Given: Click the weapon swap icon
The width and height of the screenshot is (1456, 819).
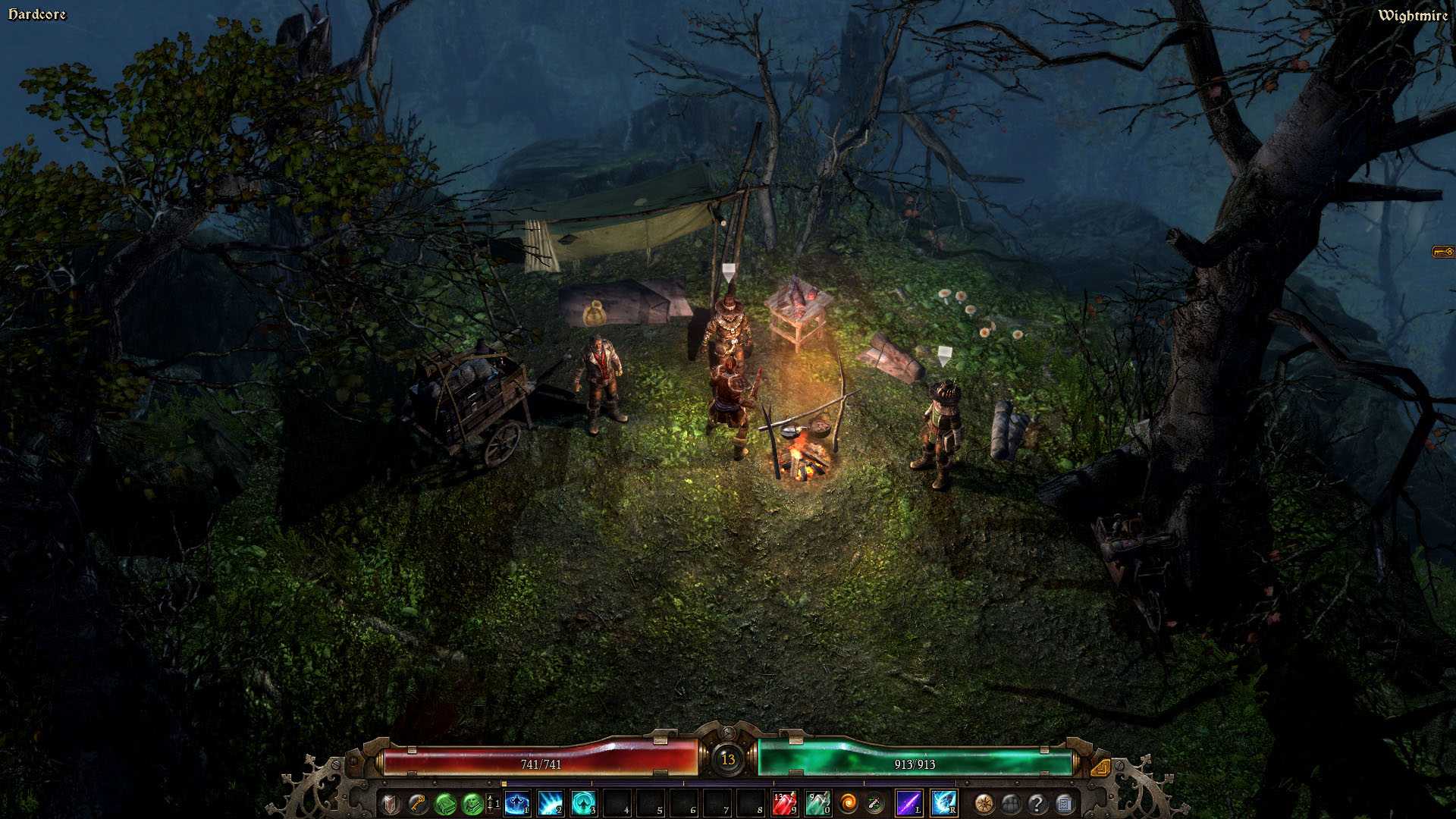Looking at the screenshot, I should pos(874,803).
